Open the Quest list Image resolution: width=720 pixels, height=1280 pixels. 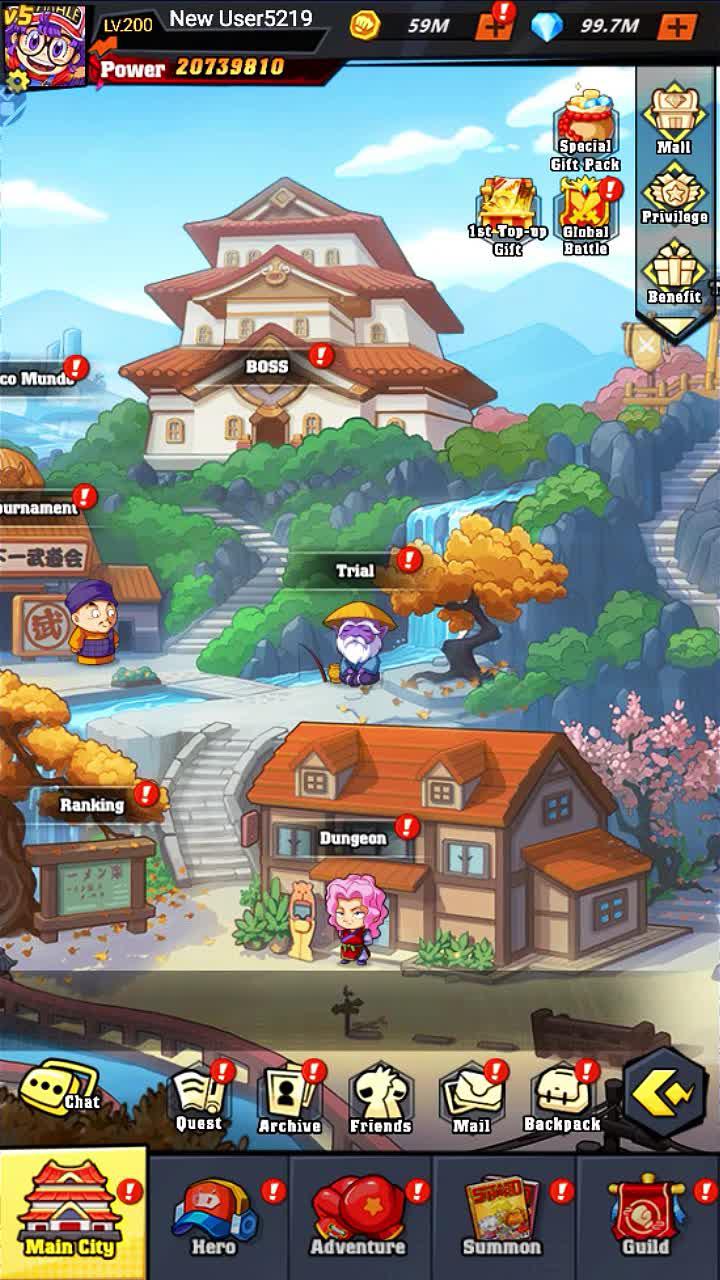[199, 1099]
